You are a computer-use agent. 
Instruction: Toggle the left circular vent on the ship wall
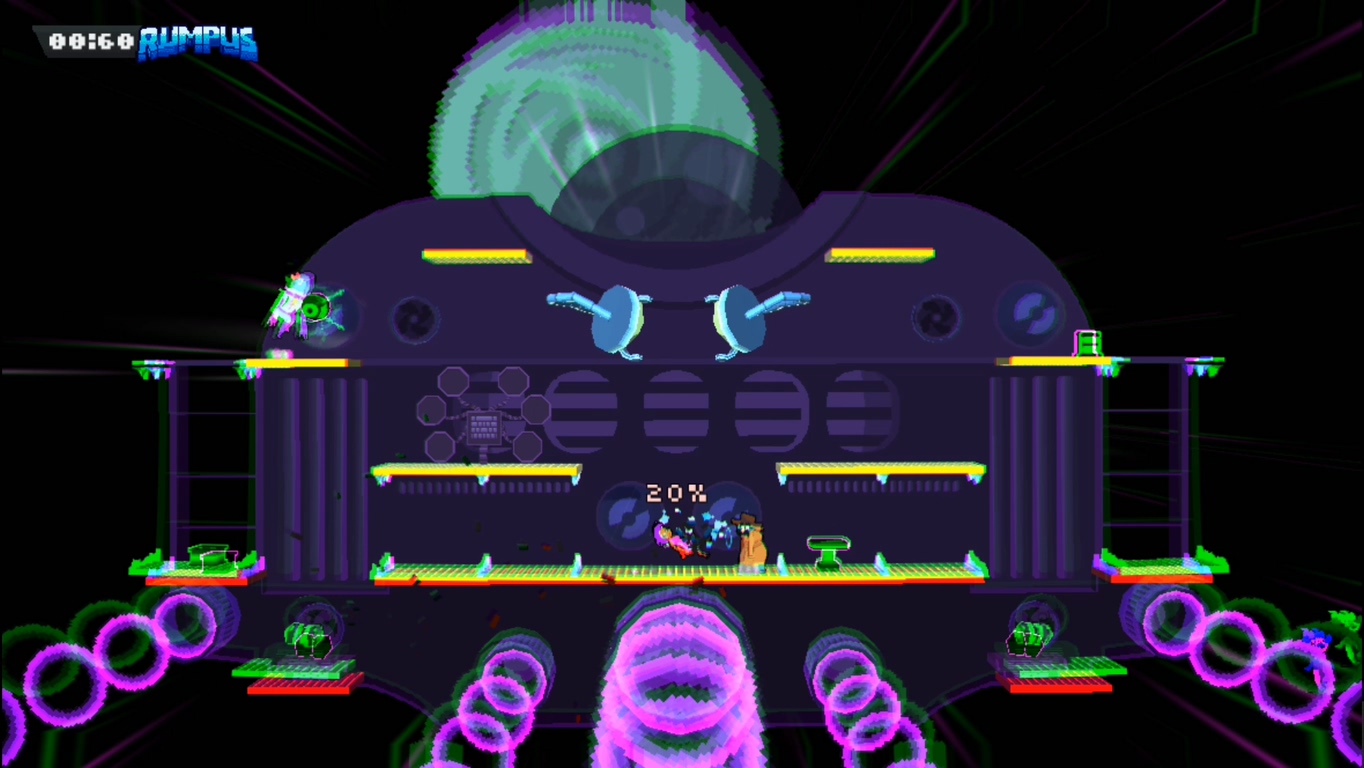click(x=416, y=318)
